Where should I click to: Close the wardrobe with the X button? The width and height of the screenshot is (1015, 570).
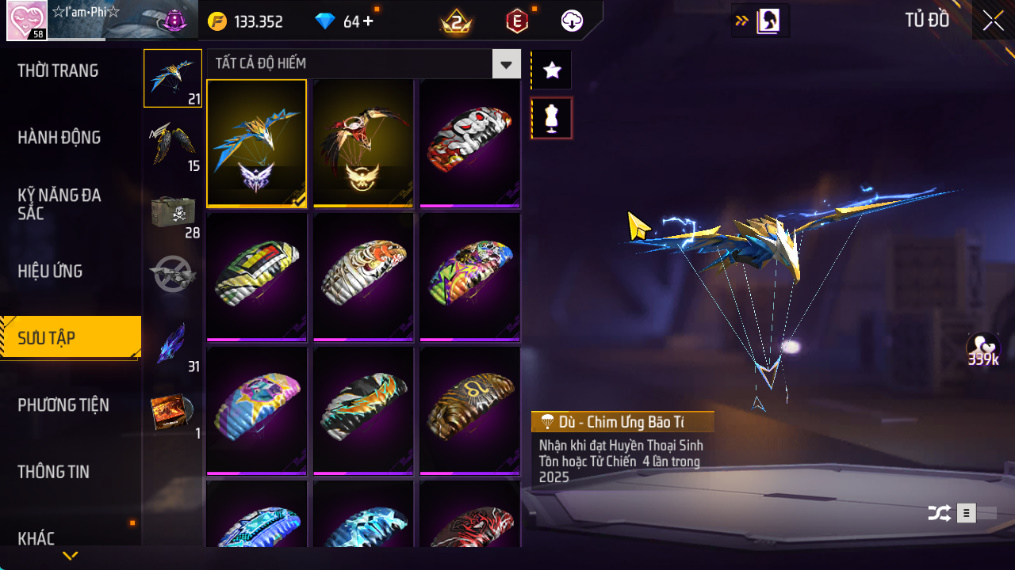pos(992,20)
